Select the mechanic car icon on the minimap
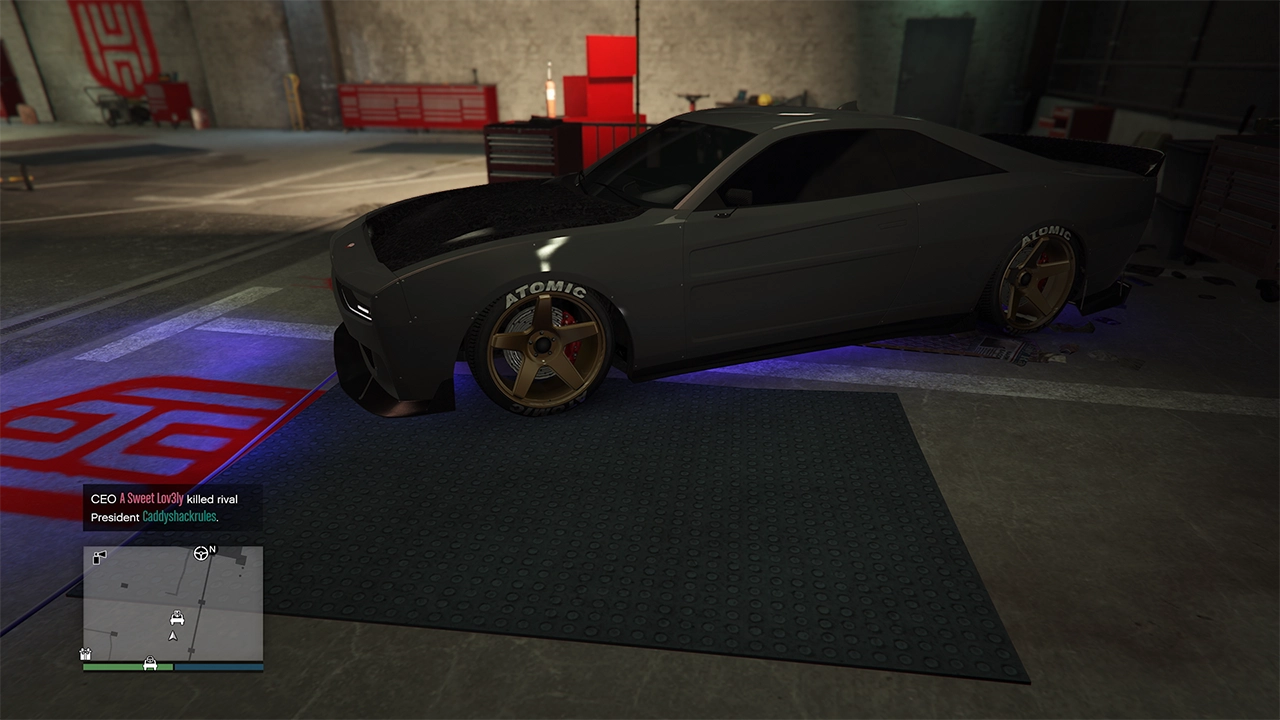 [176, 618]
